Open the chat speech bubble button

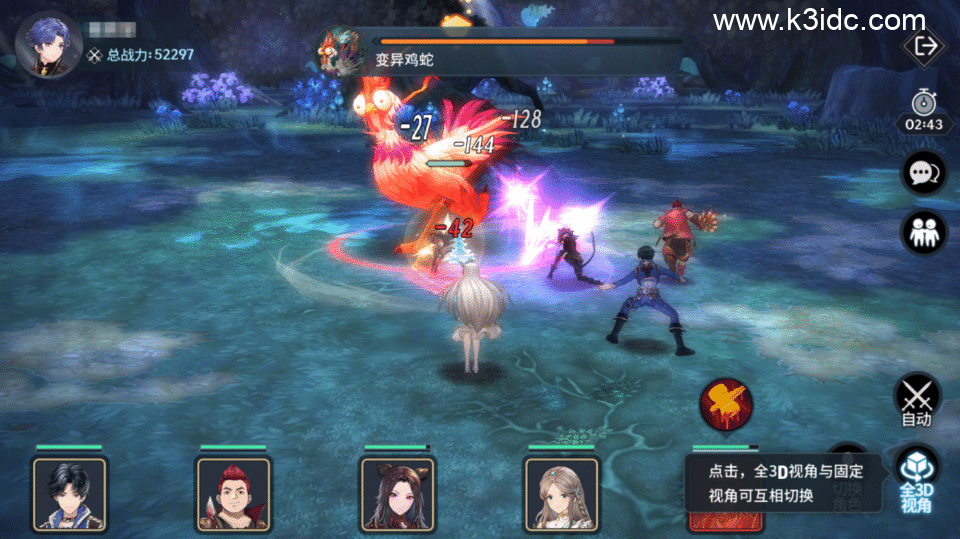click(x=921, y=174)
